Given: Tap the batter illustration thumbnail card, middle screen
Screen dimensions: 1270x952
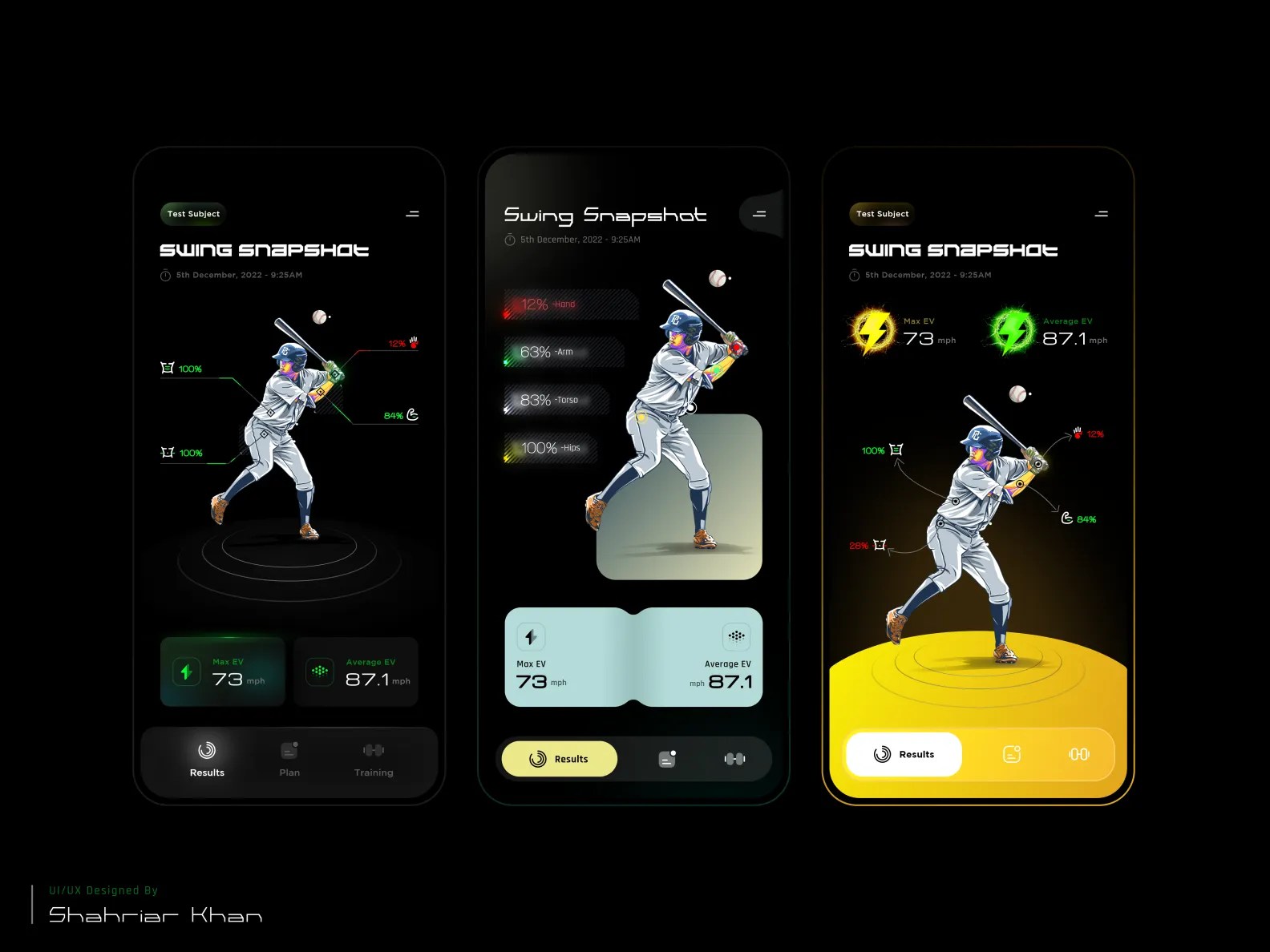Looking at the screenshot, I should [x=678, y=497].
